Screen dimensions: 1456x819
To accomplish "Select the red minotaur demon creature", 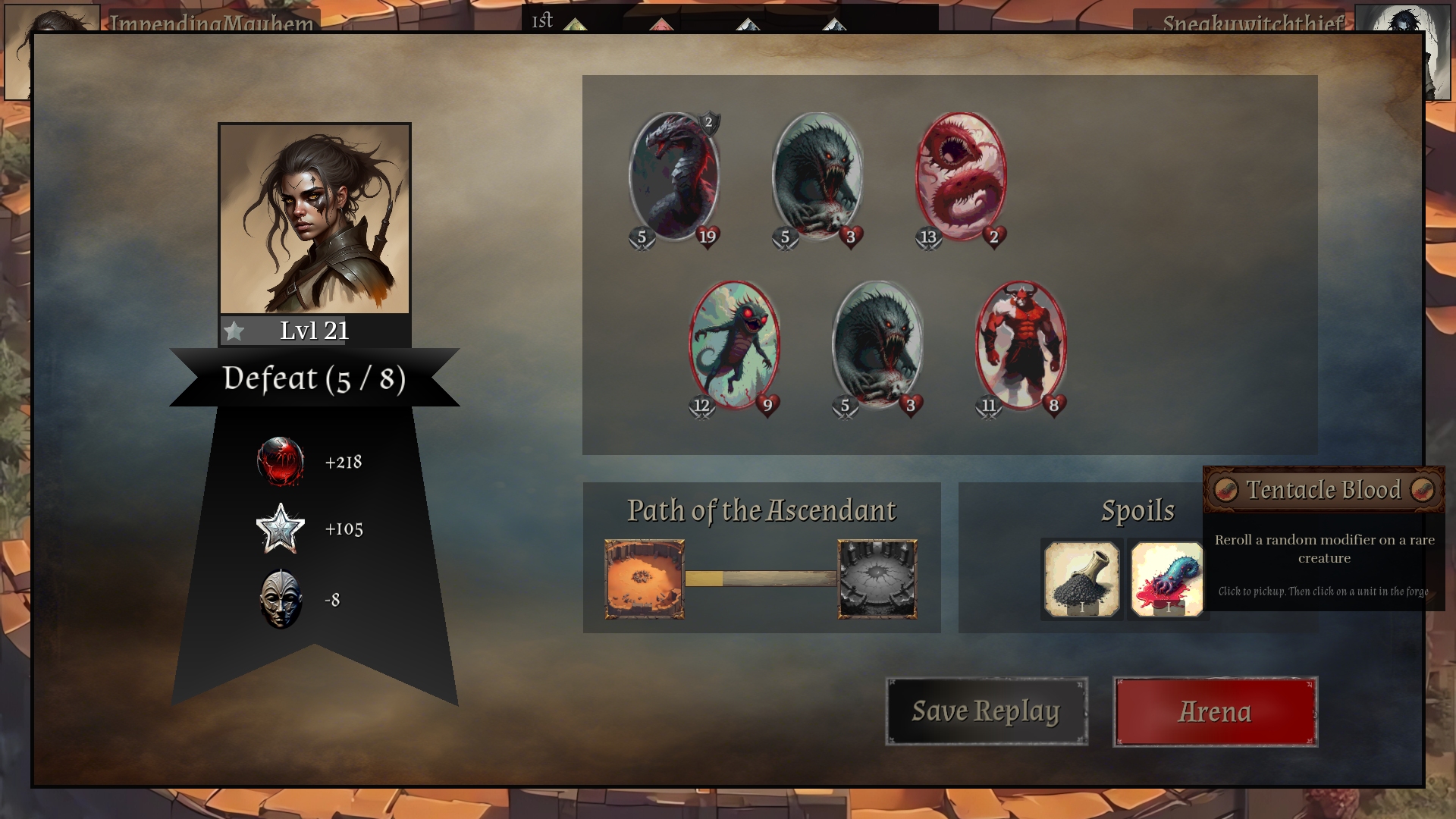I will (1021, 347).
